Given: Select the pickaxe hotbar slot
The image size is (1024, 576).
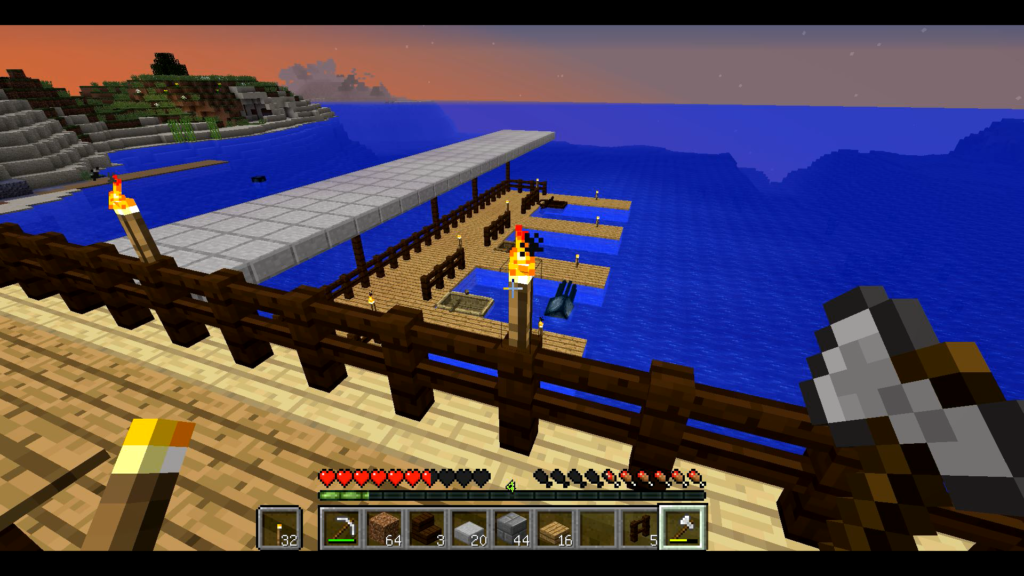Looking at the screenshot, I should pyautogui.click(x=343, y=528).
